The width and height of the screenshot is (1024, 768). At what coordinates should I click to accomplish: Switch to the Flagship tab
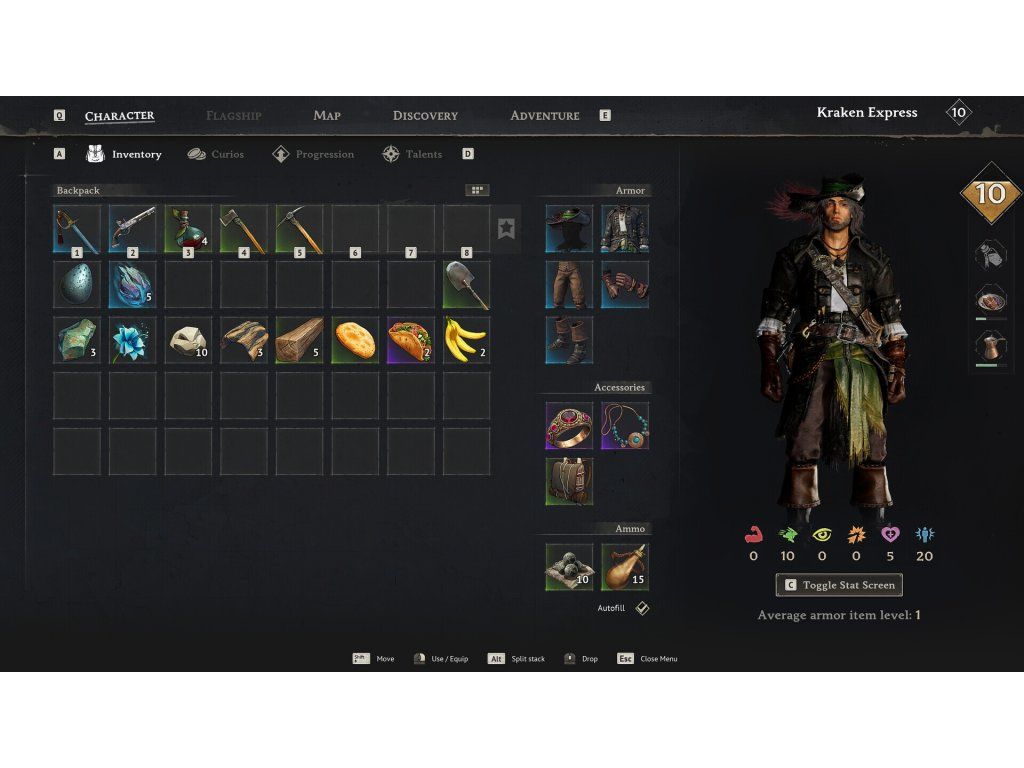(233, 116)
